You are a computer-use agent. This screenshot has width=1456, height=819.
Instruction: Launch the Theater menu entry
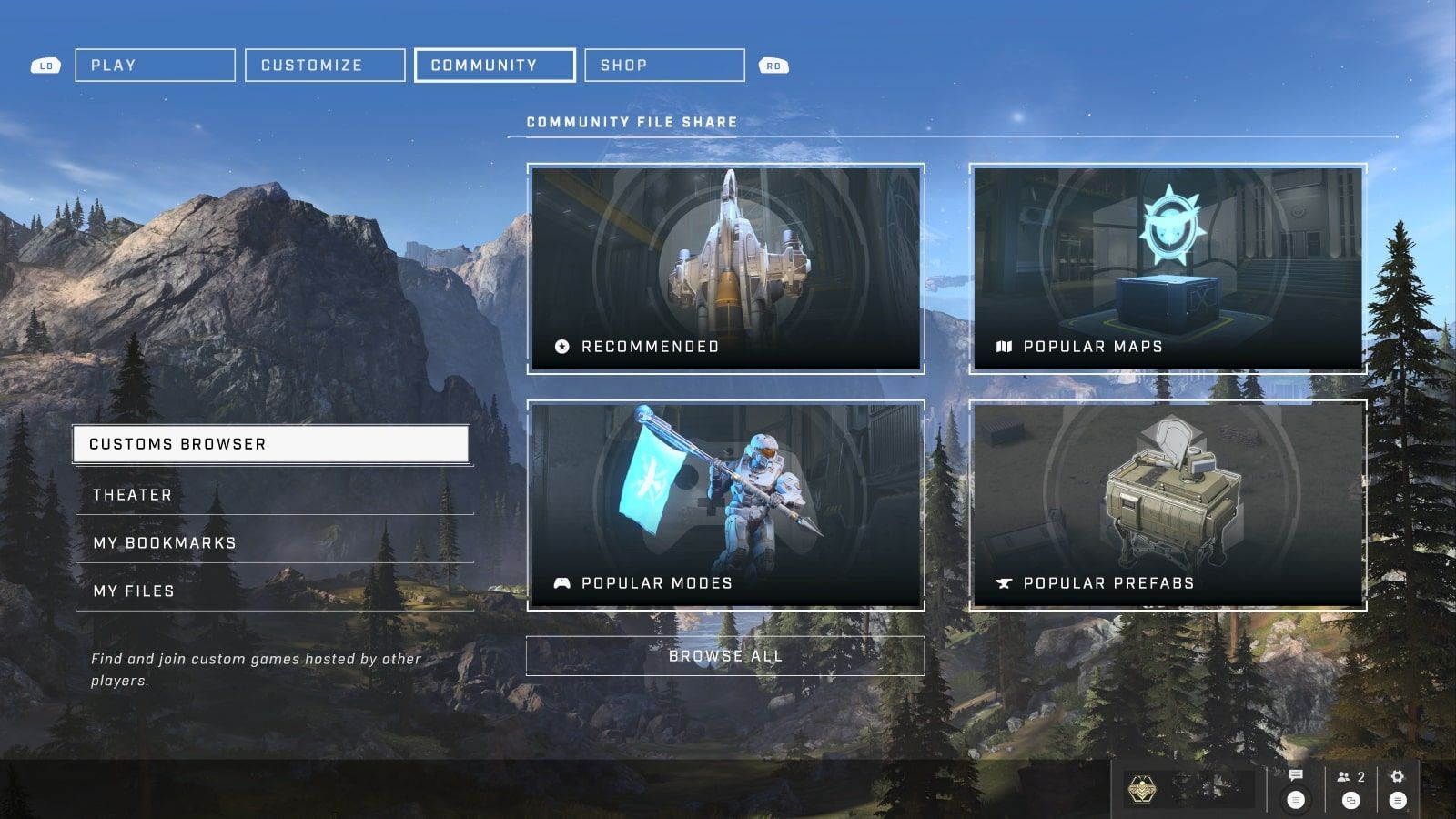point(273,495)
